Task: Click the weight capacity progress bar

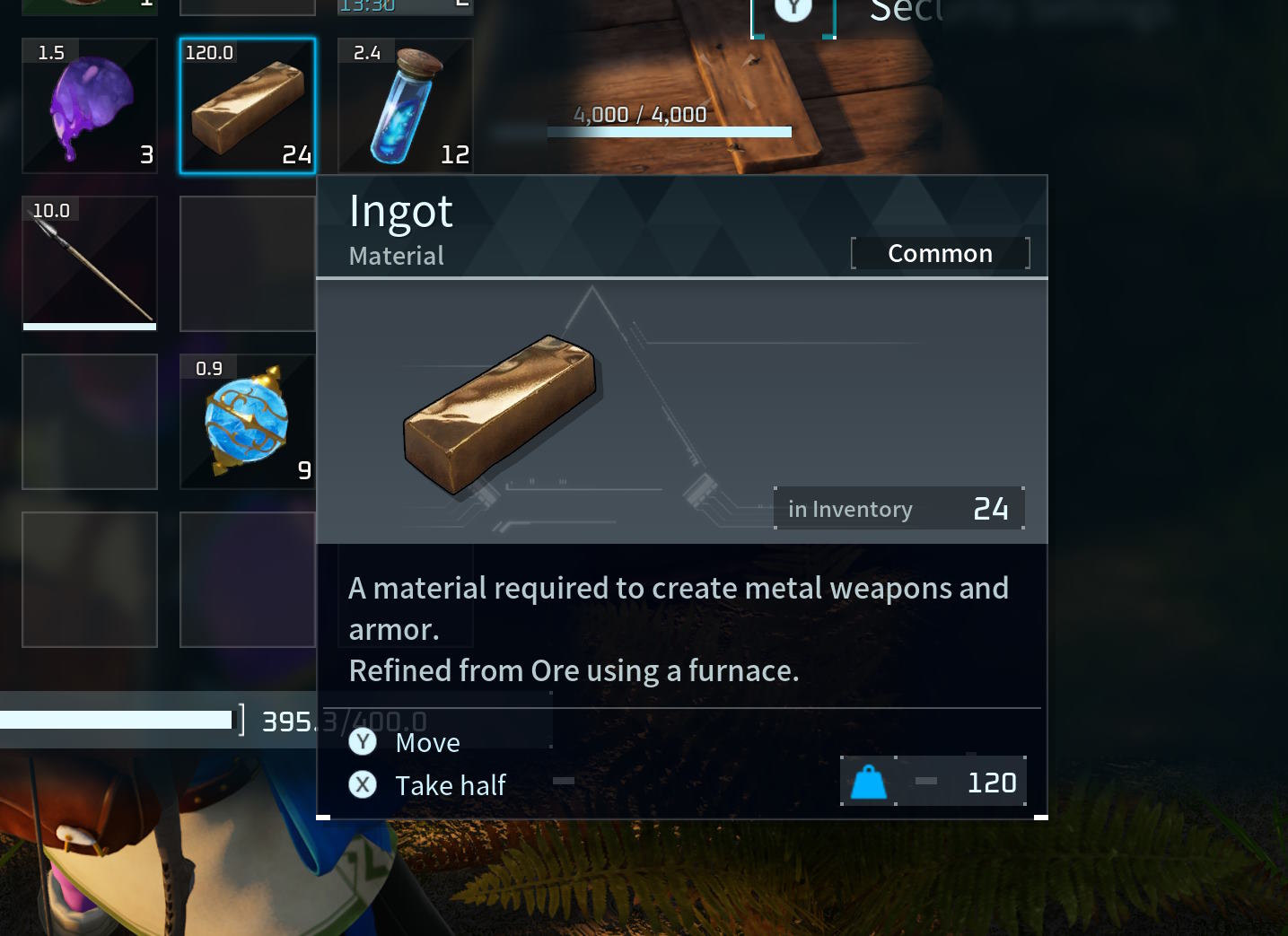Action: point(117,719)
